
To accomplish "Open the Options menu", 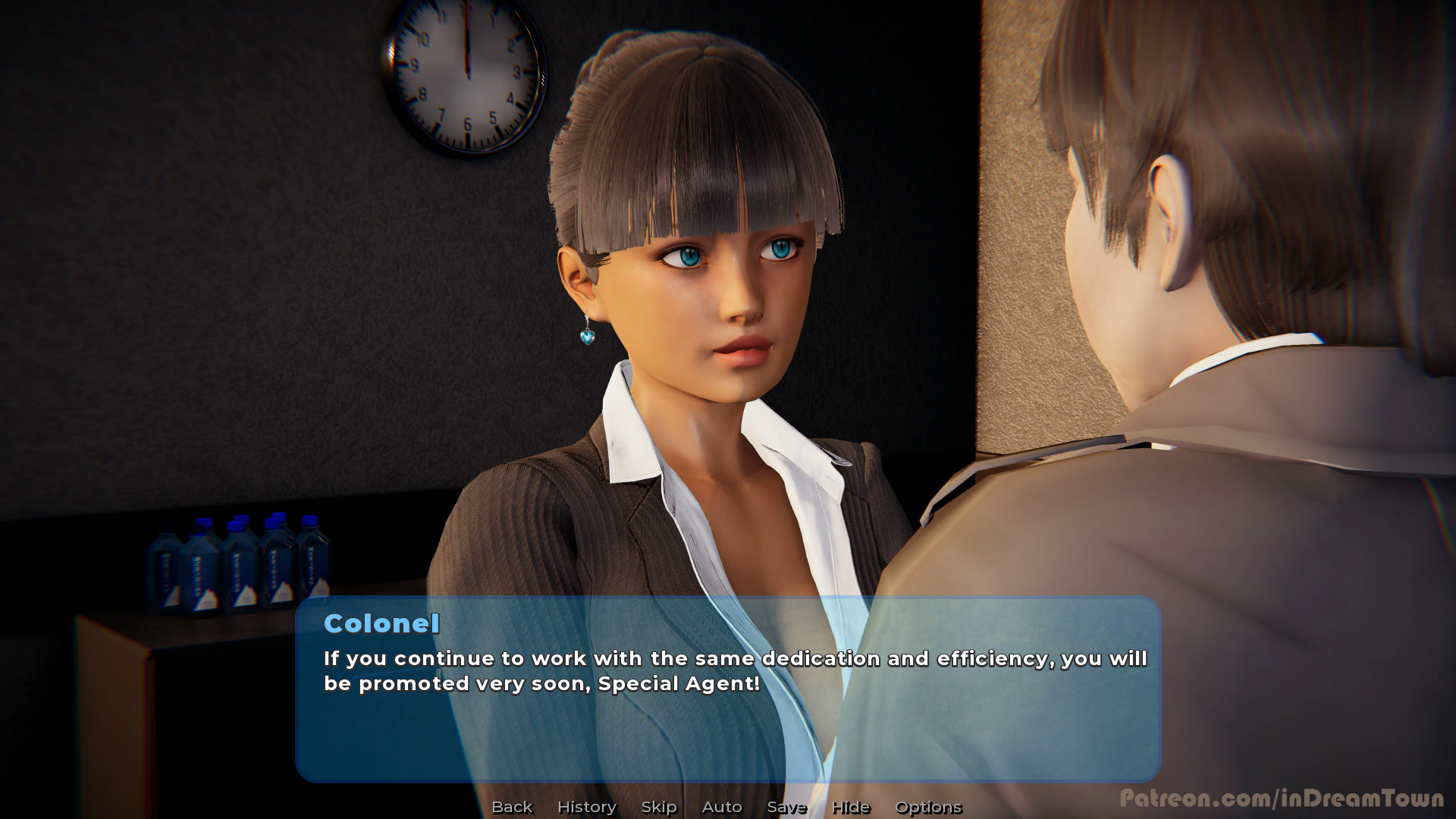I will 928,808.
